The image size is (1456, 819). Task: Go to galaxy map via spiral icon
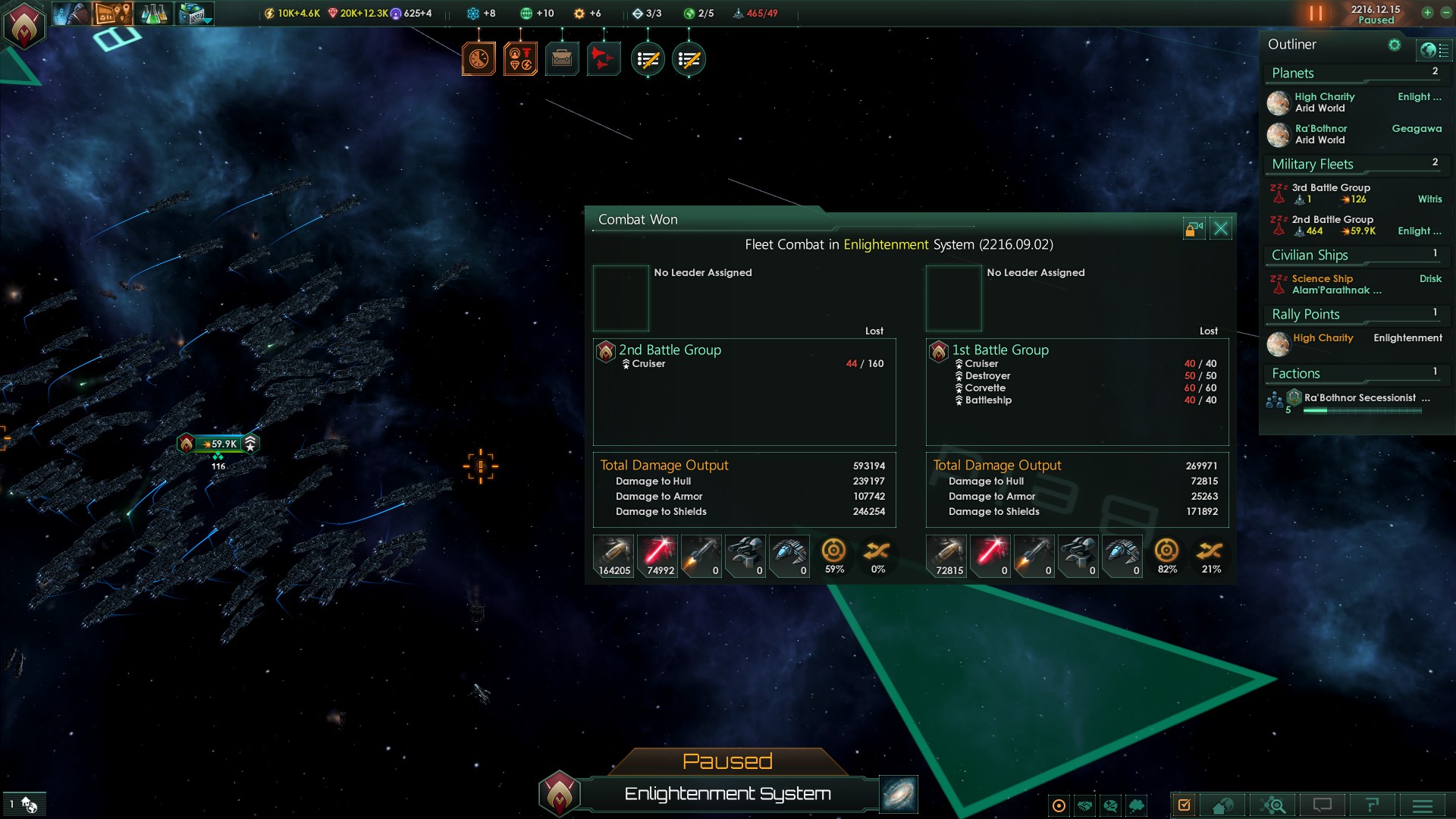899,794
